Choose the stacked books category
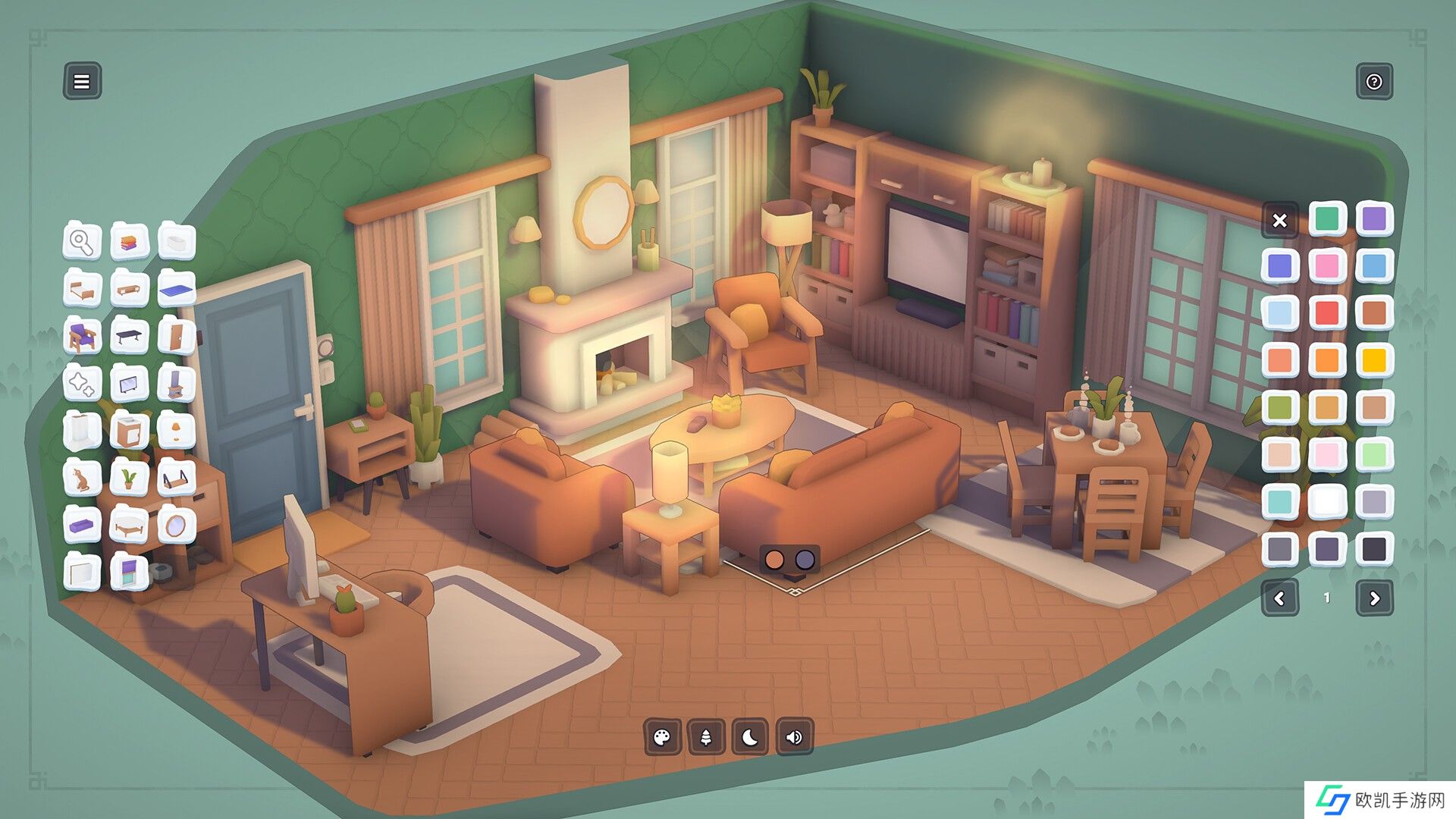1456x819 pixels. 129,242
